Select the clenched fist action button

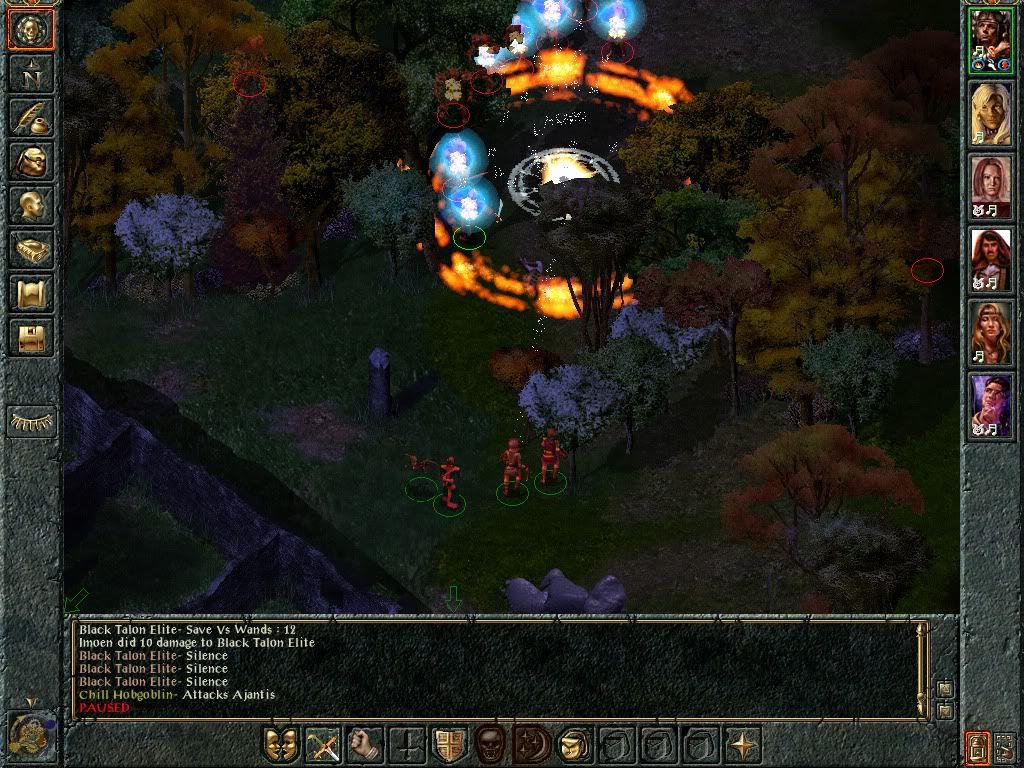click(365, 744)
